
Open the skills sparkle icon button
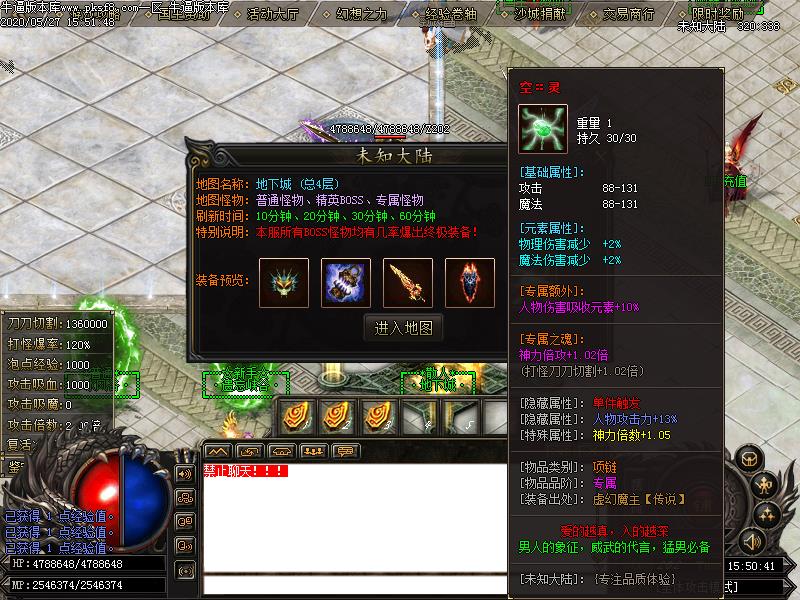[768, 514]
